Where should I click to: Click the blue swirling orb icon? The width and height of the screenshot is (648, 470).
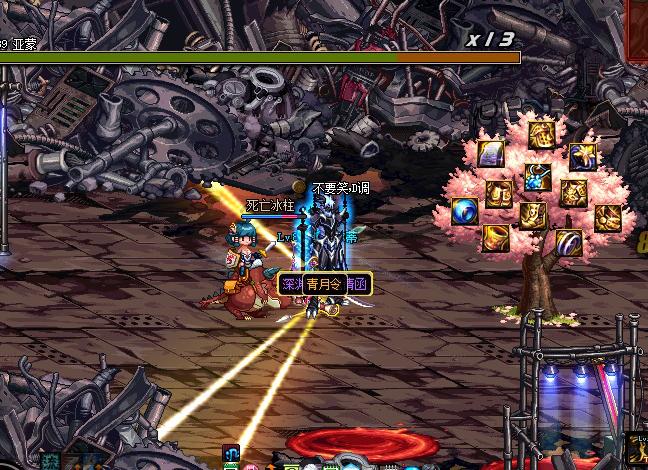pos(464,211)
